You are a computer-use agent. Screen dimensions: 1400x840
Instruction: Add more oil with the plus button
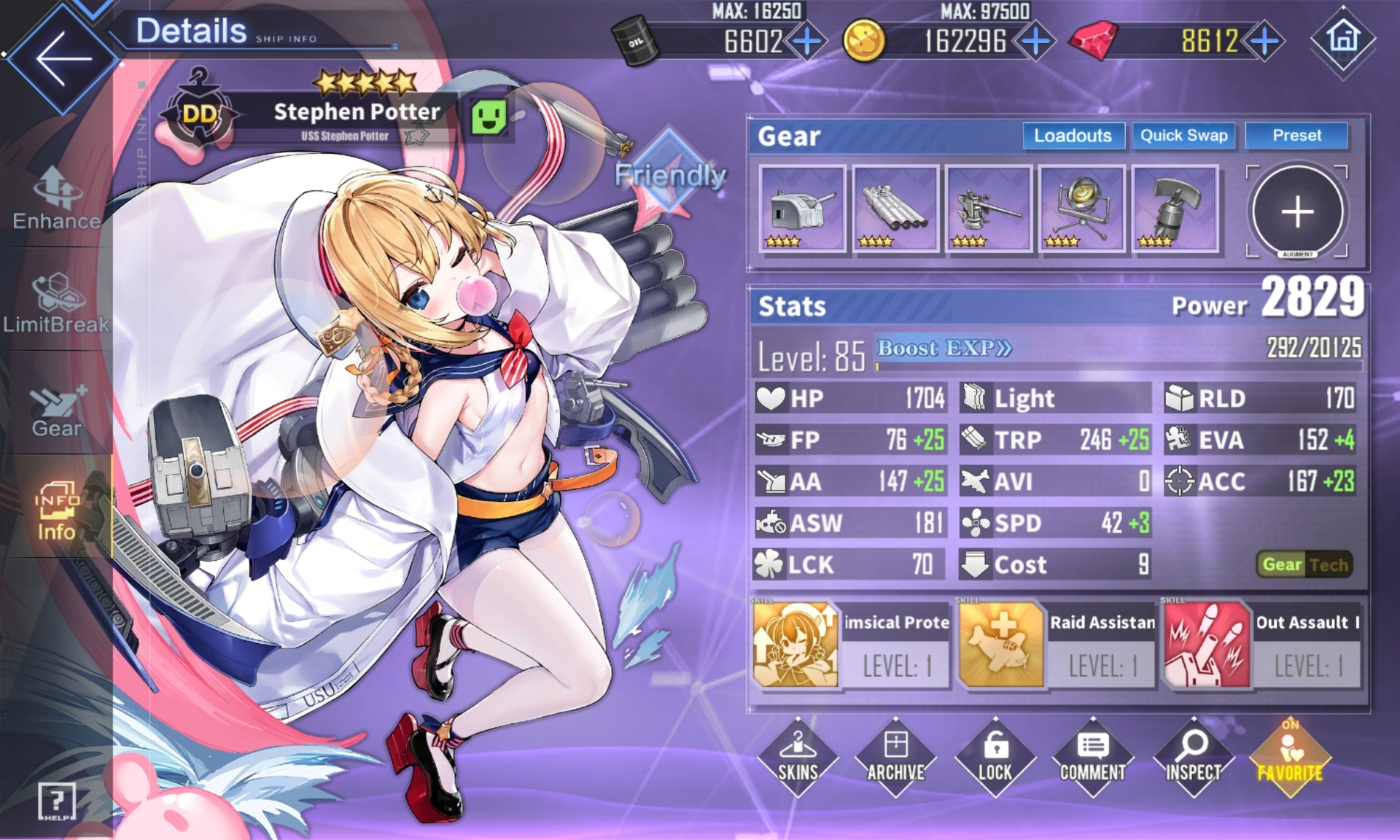[807, 41]
